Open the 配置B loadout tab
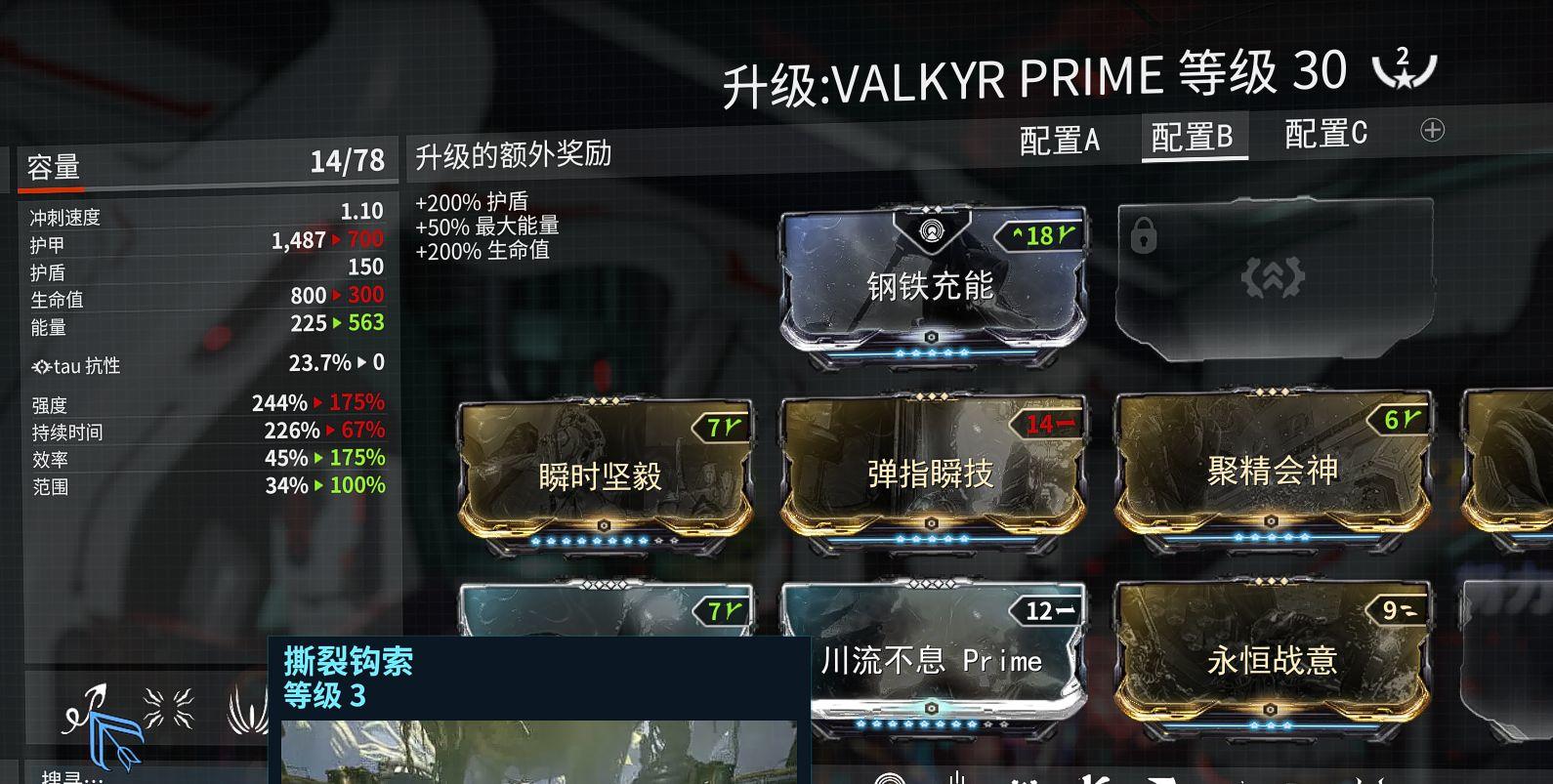Image resolution: width=1553 pixels, height=784 pixels. coord(1194,137)
